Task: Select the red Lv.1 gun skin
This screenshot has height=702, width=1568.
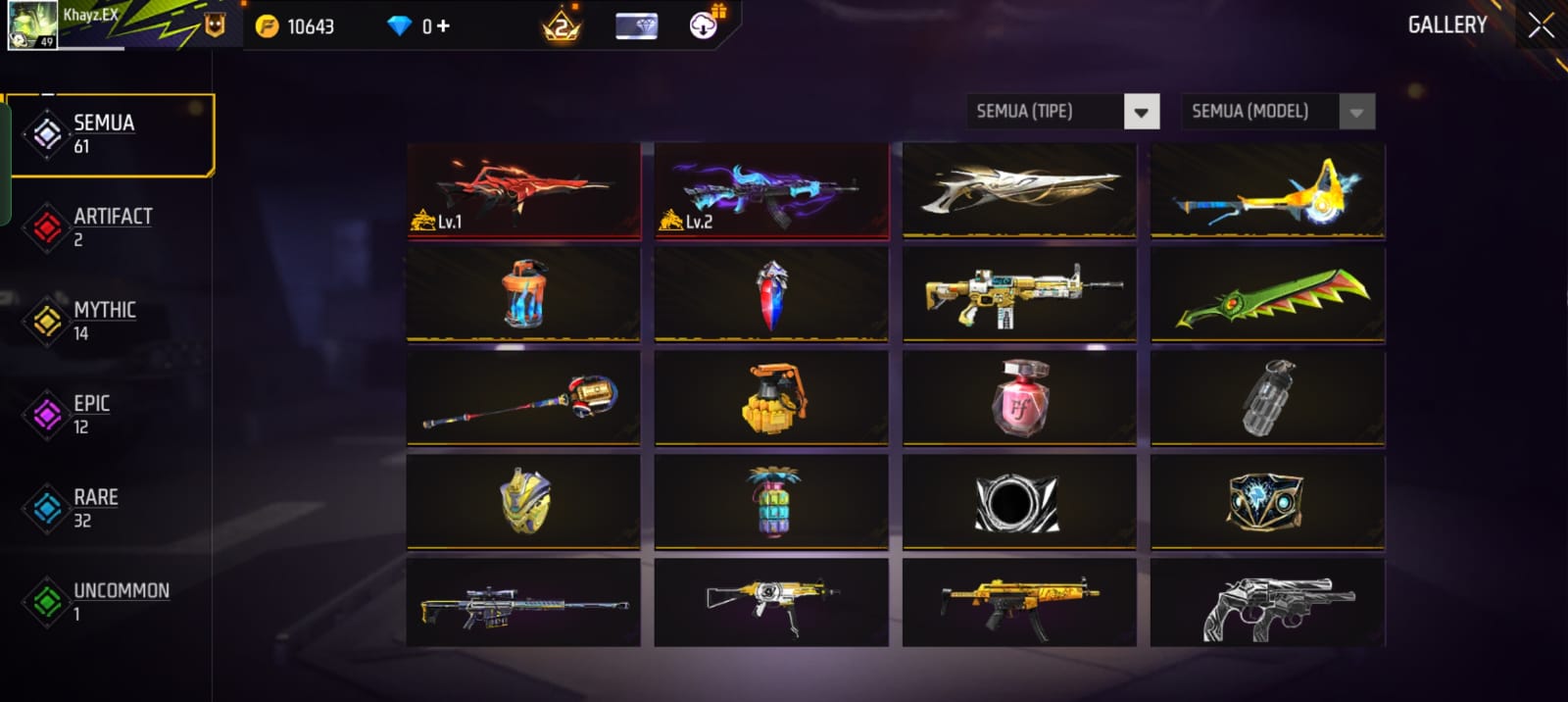Action: [523, 190]
